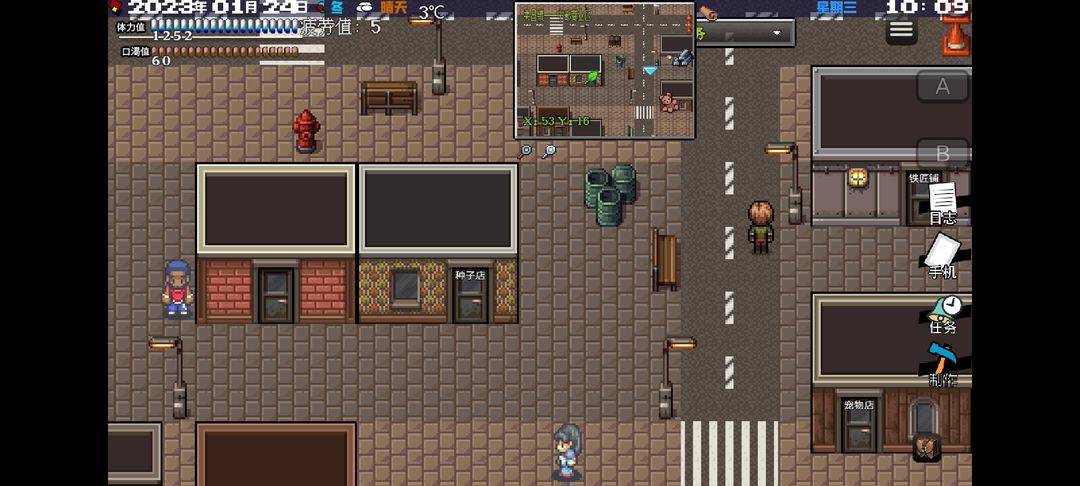This screenshot has height=486, width=1080.
Task: Open the hamburger menu button
Action: point(901,30)
